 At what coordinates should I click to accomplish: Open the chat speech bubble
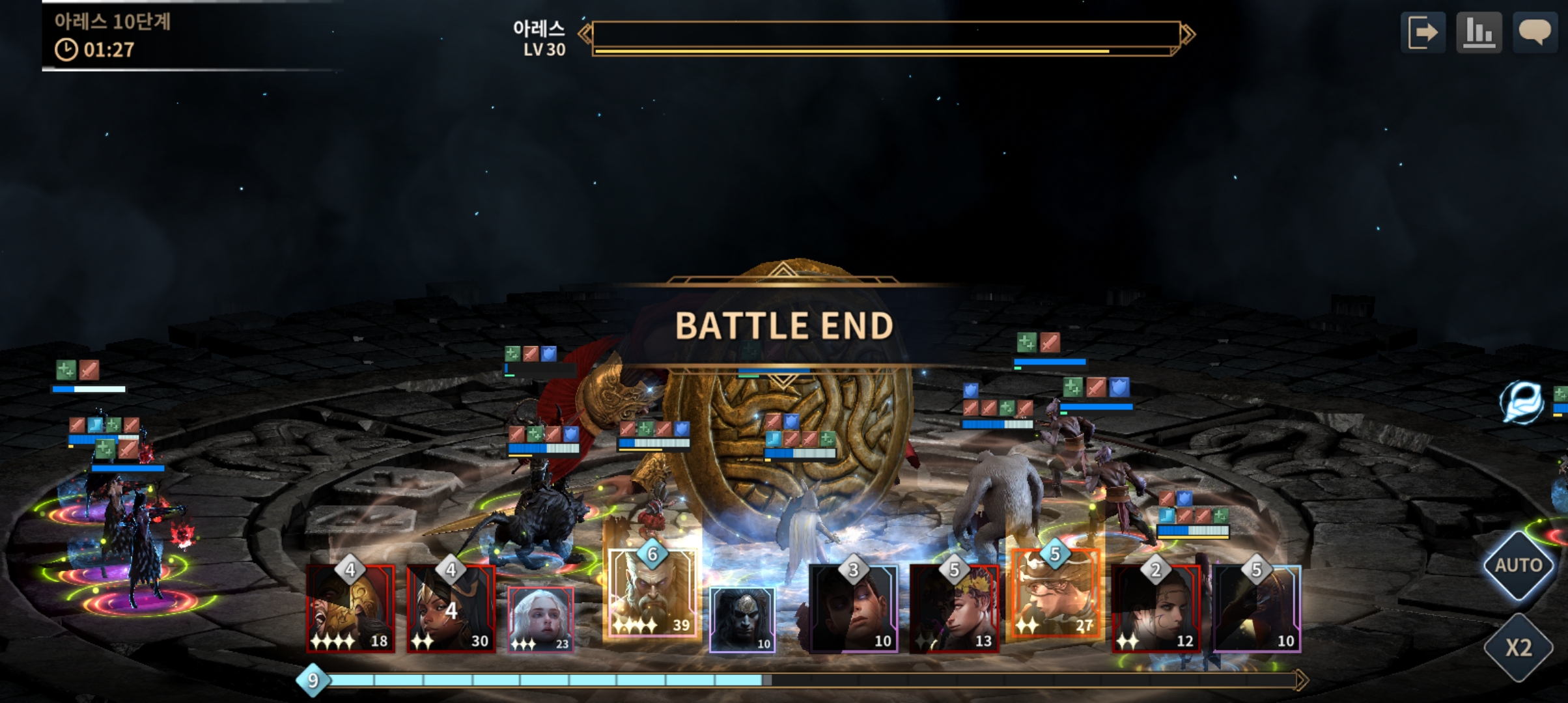tap(1535, 32)
